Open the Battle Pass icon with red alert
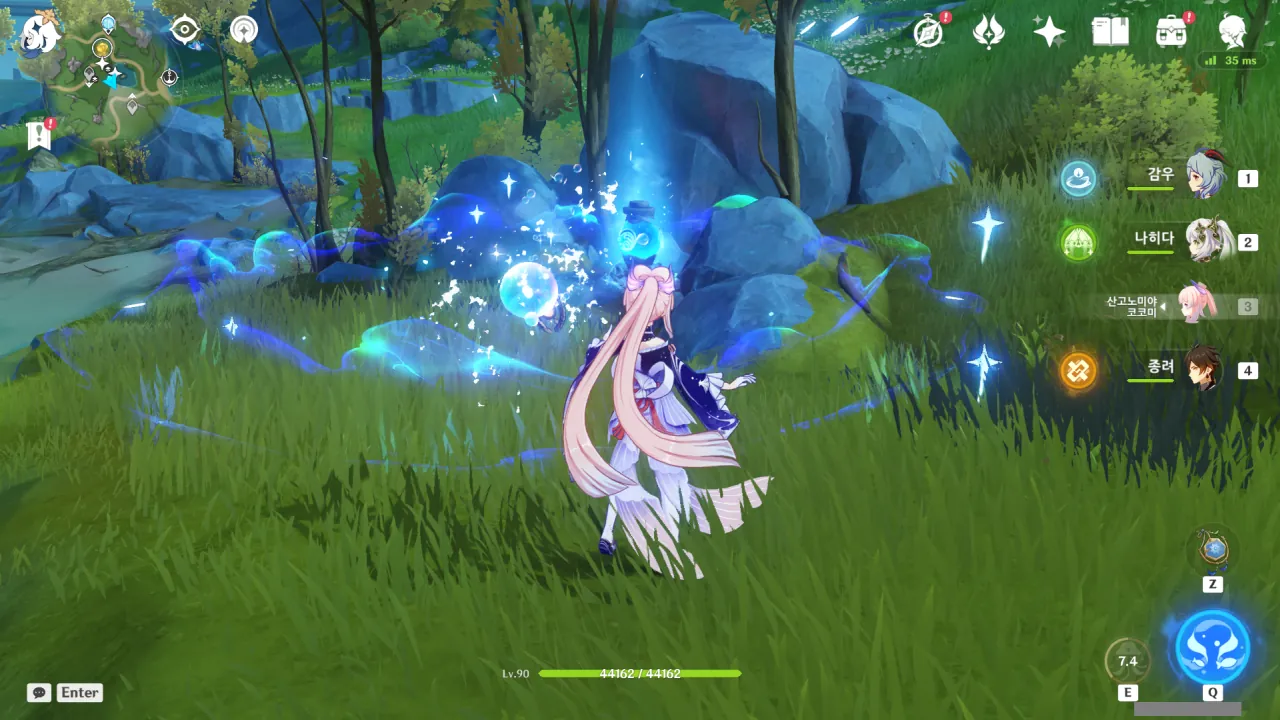The height and width of the screenshot is (720, 1280). click(1171, 32)
